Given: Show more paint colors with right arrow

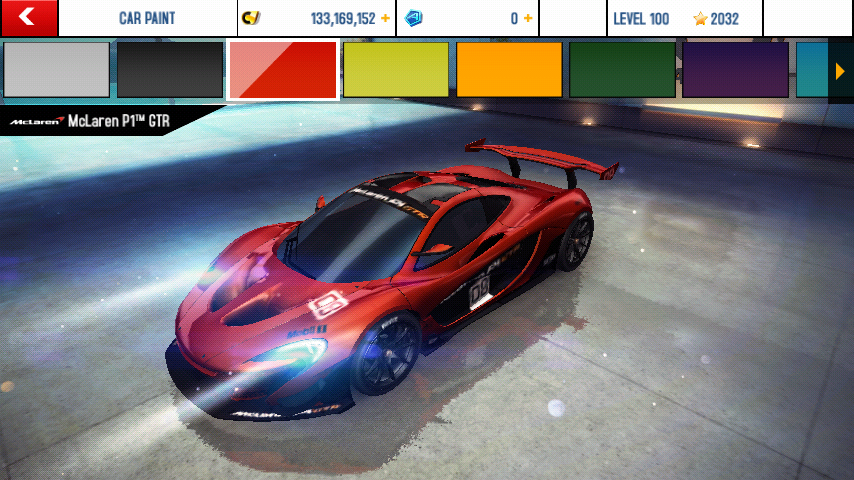Looking at the screenshot, I should (x=841, y=70).
